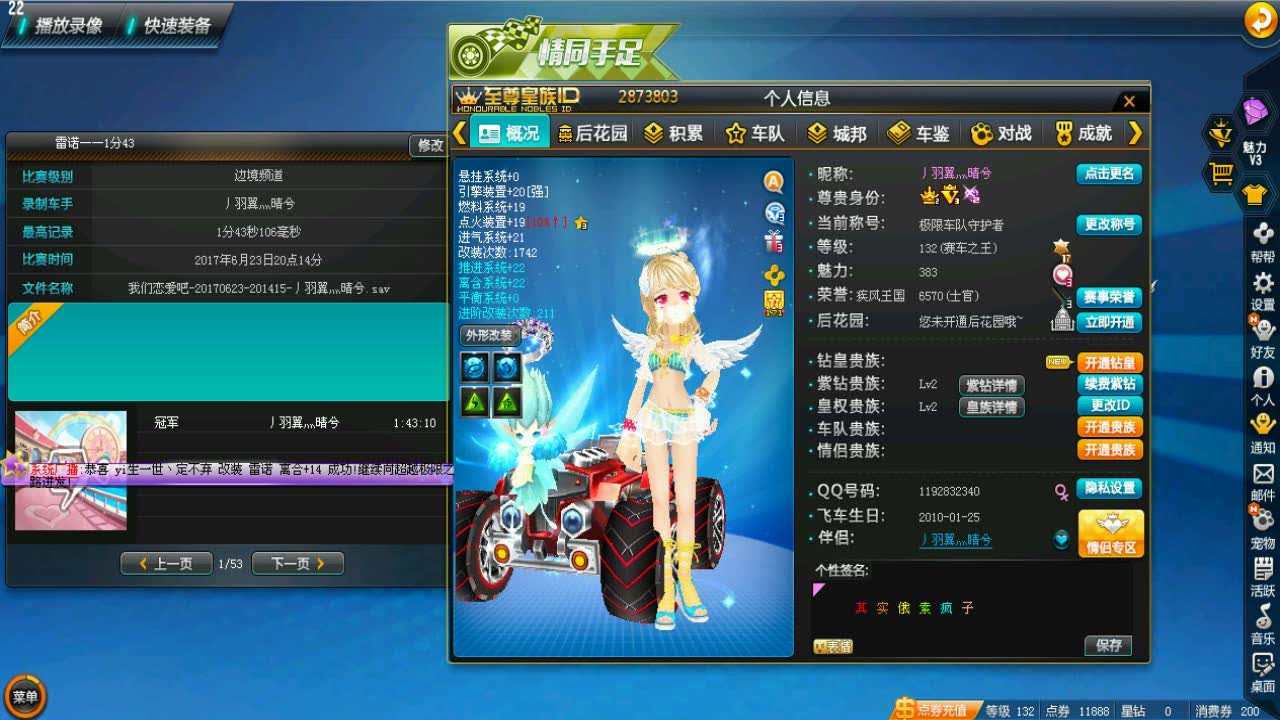Click 点击更名 to rename nickname
1280x720 pixels.
pyautogui.click(x=1108, y=172)
